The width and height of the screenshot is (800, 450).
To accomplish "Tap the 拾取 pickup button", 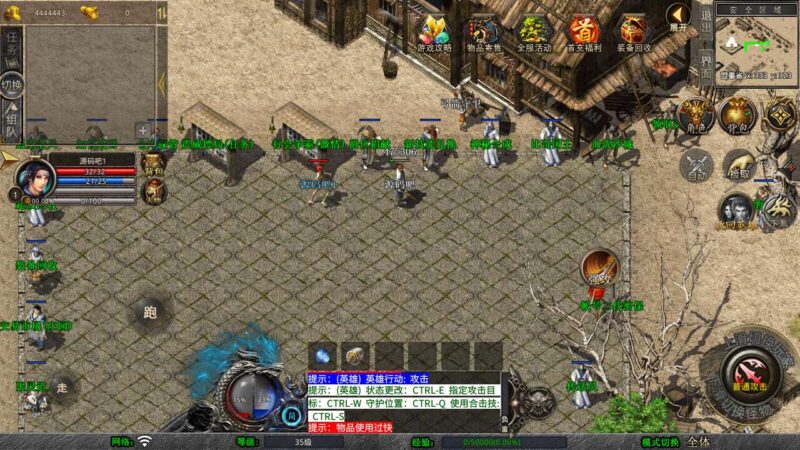I will (738, 164).
